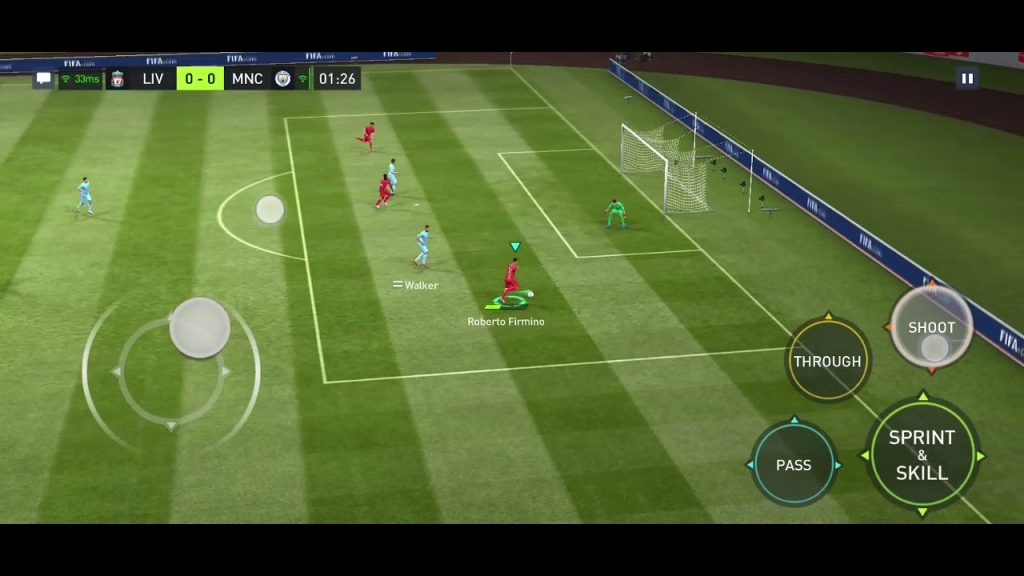Tap the SHOOT button
1024x576 pixels.
931,328
